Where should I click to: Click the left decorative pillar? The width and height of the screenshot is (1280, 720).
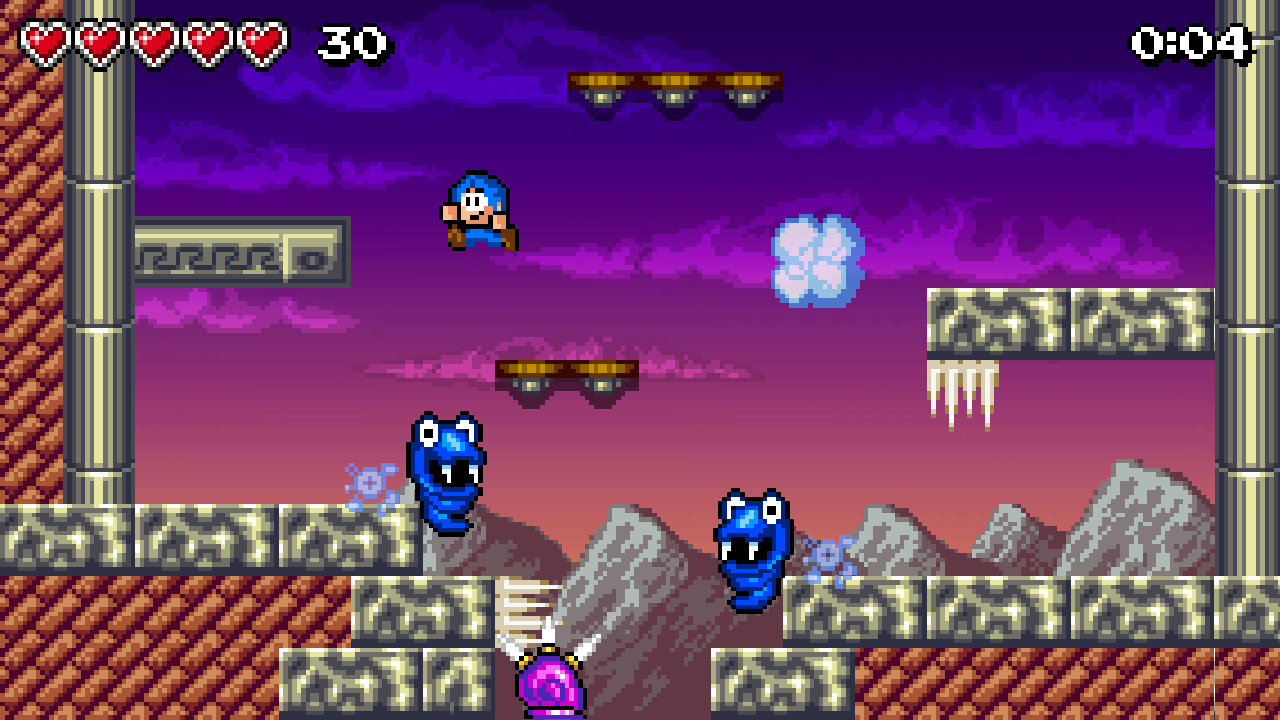click(x=100, y=350)
